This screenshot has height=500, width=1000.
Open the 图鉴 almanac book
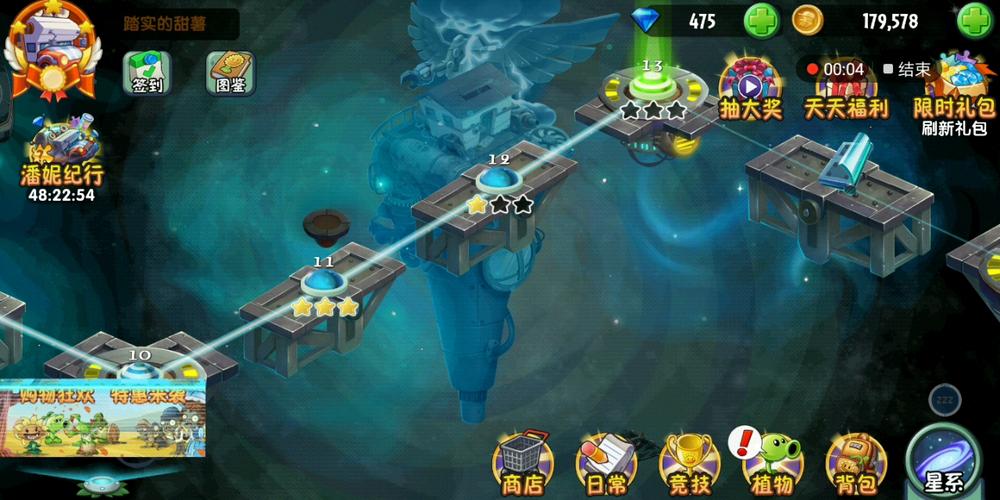click(x=231, y=72)
